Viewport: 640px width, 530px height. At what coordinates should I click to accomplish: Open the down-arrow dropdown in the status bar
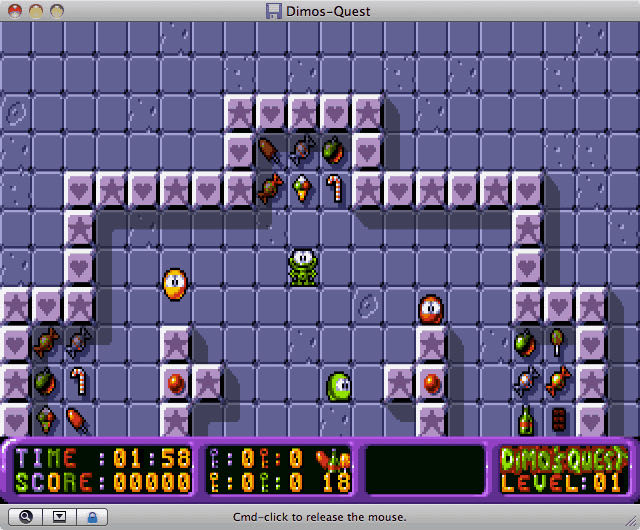(59, 517)
